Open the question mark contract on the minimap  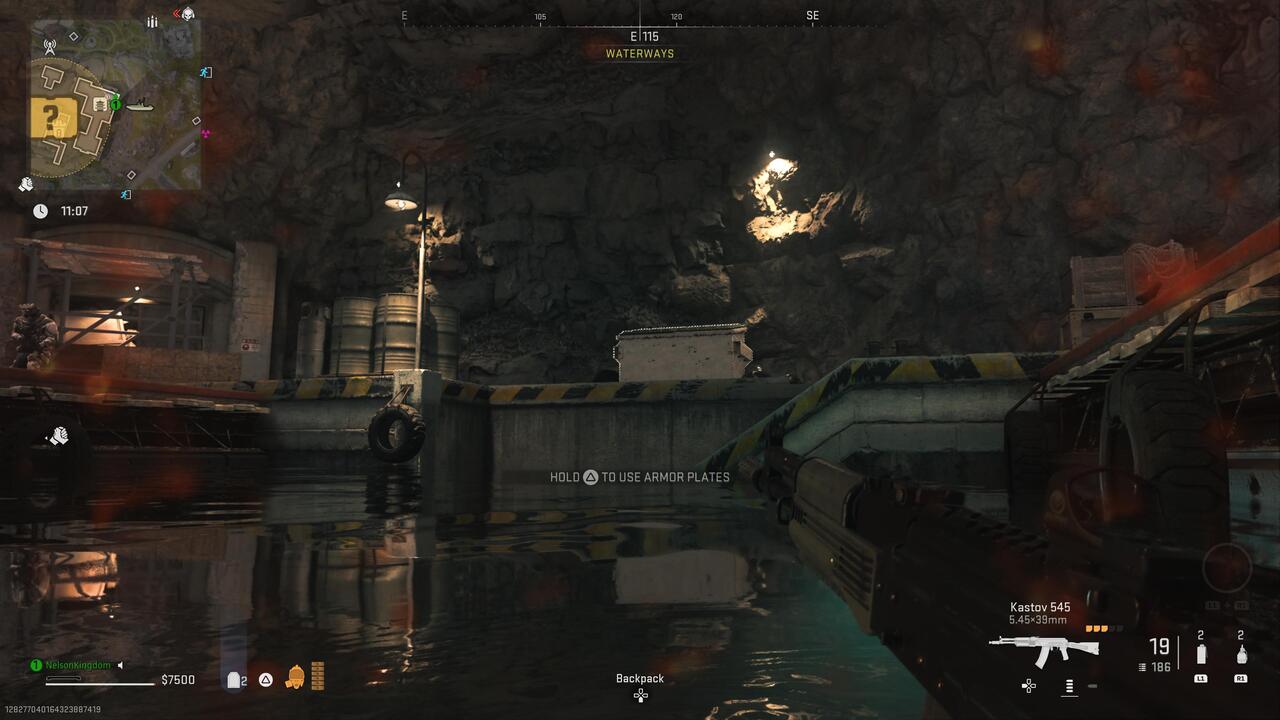[51, 118]
